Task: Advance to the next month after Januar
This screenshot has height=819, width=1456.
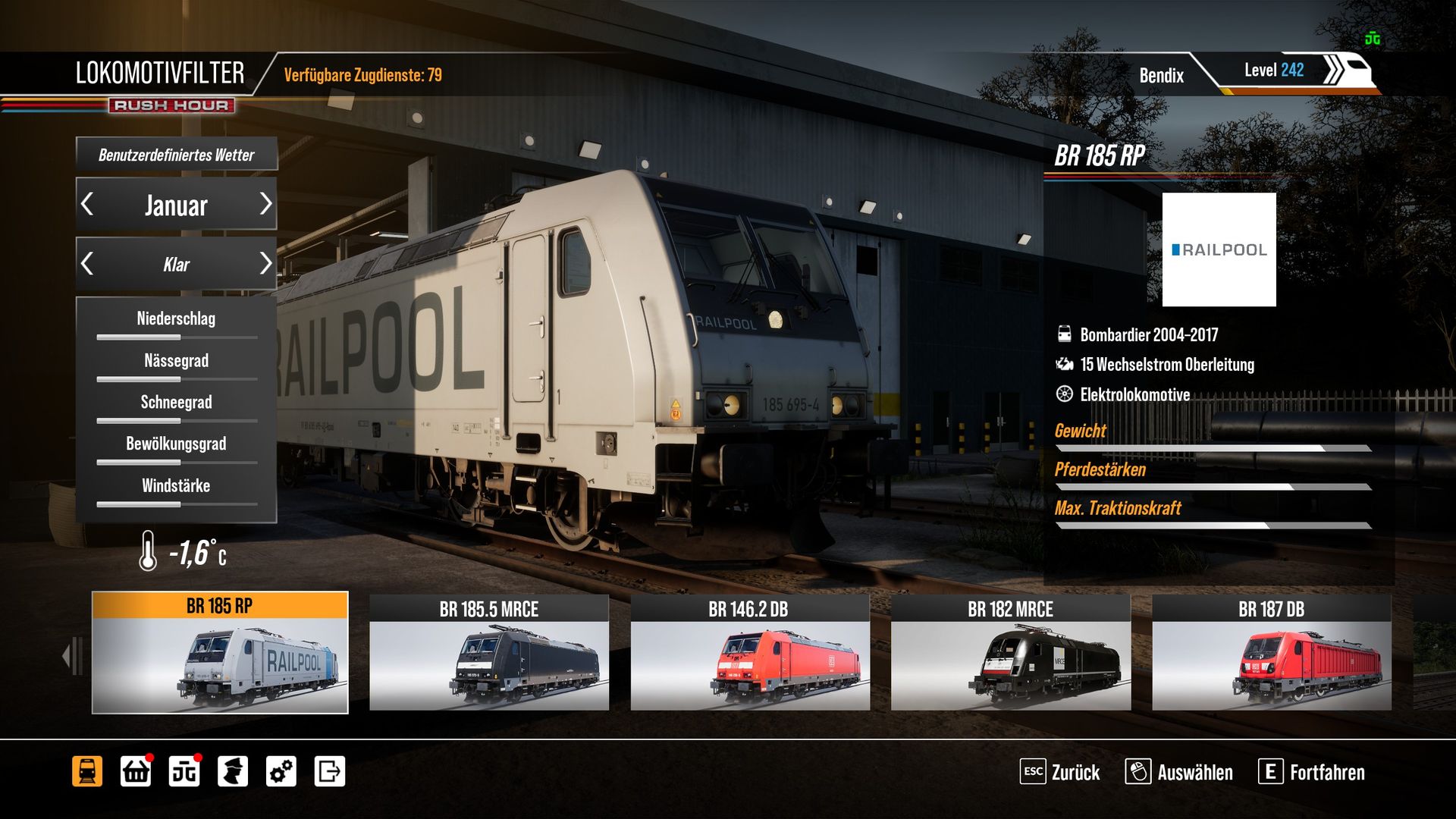Action: coord(265,204)
